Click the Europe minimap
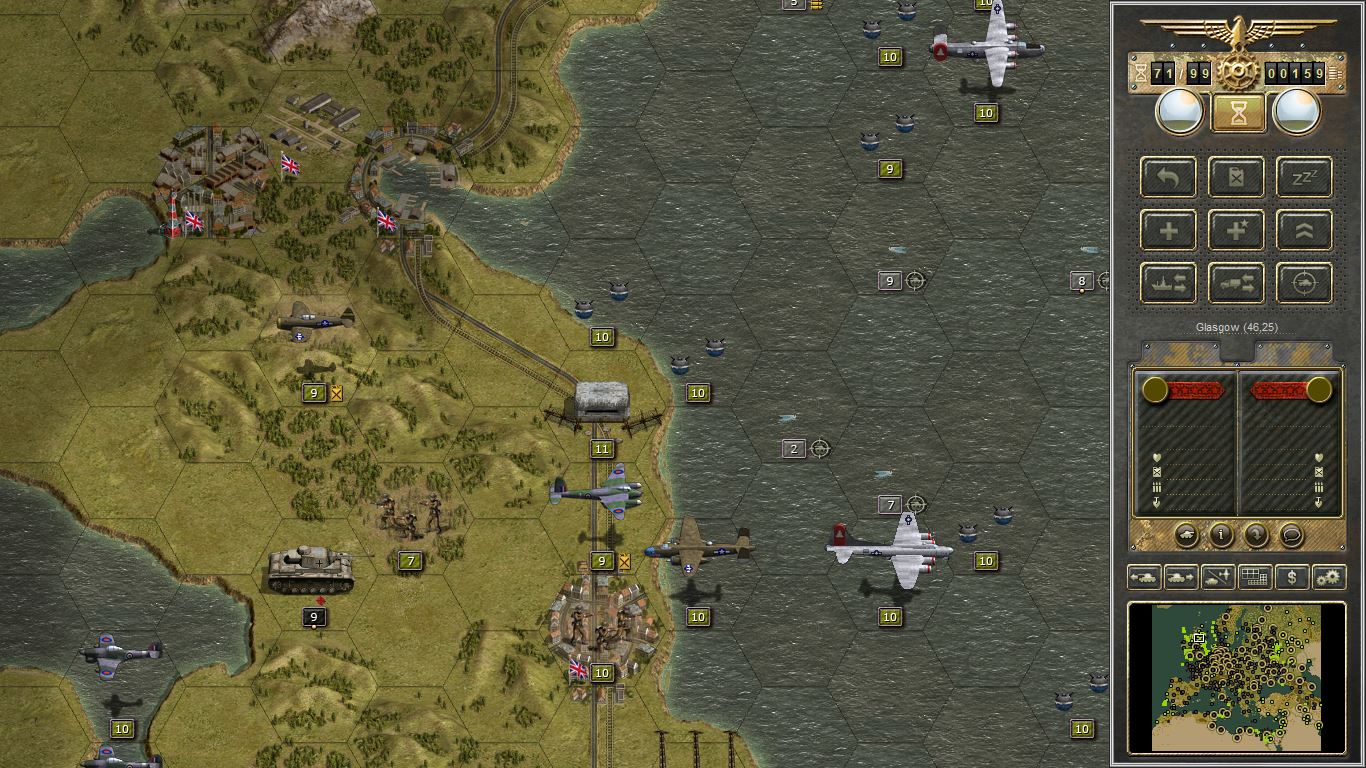Viewport: 1366px width, 768px height. pos(1236,676)
